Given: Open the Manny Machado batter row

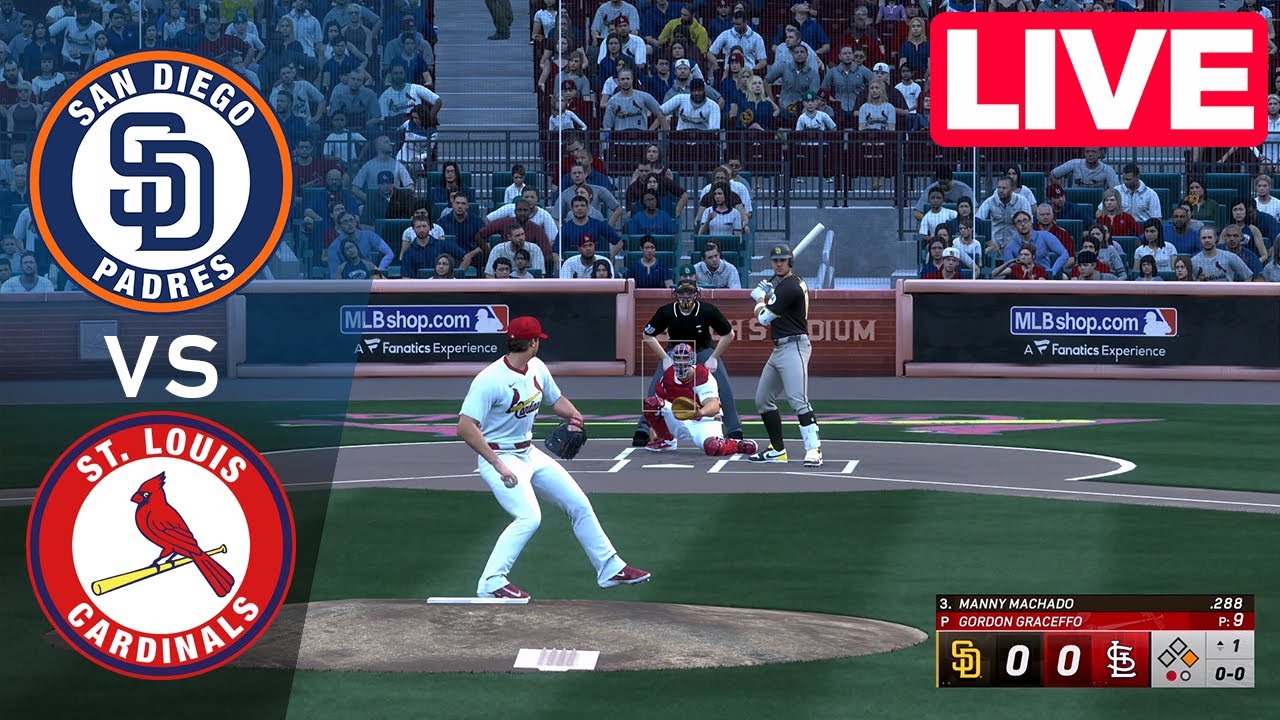Looking at the screenshot, I should (x=1018, y=603).
